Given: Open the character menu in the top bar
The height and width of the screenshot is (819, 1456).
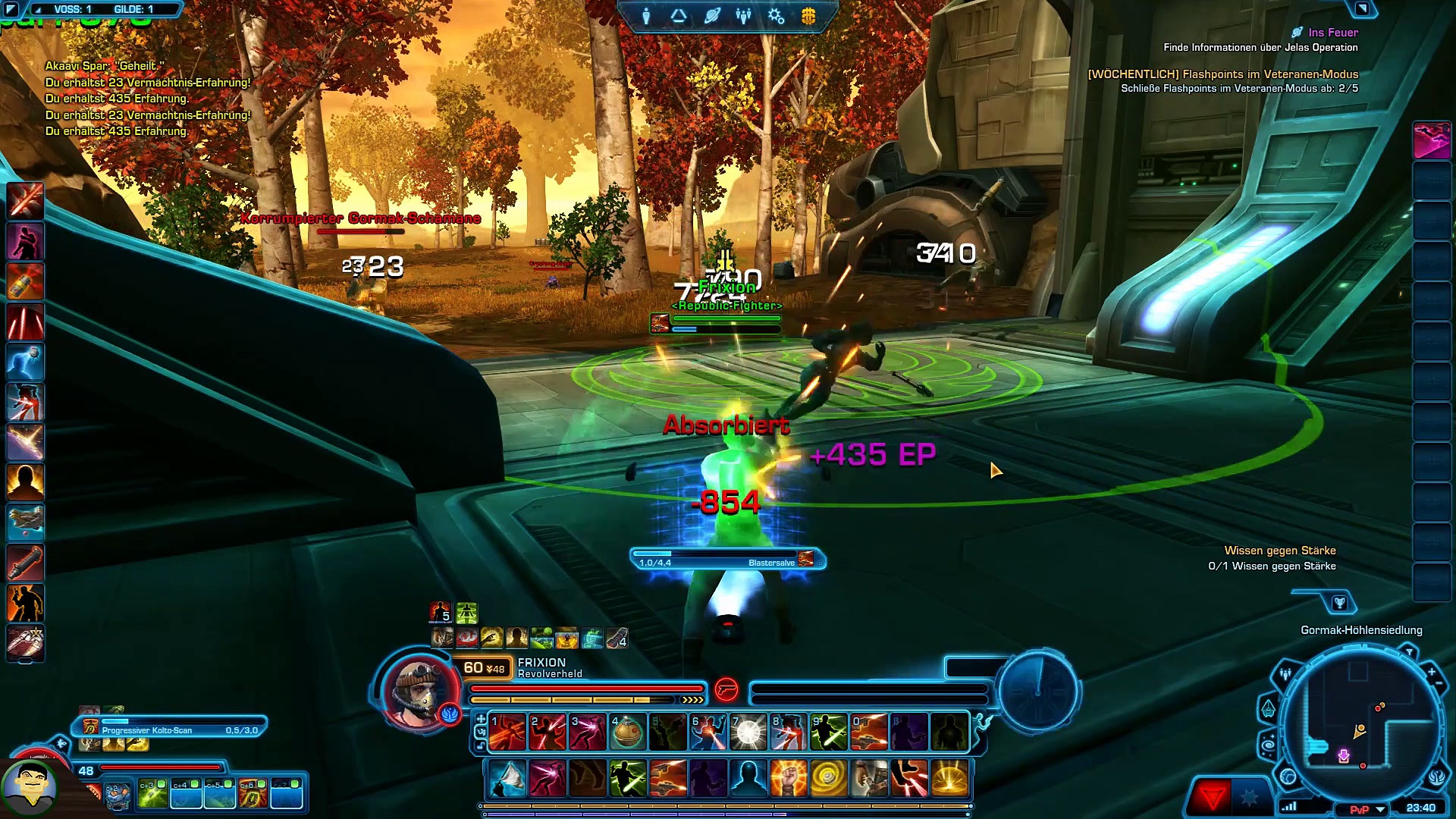Looking at the screenshot, I should [646, 16].
